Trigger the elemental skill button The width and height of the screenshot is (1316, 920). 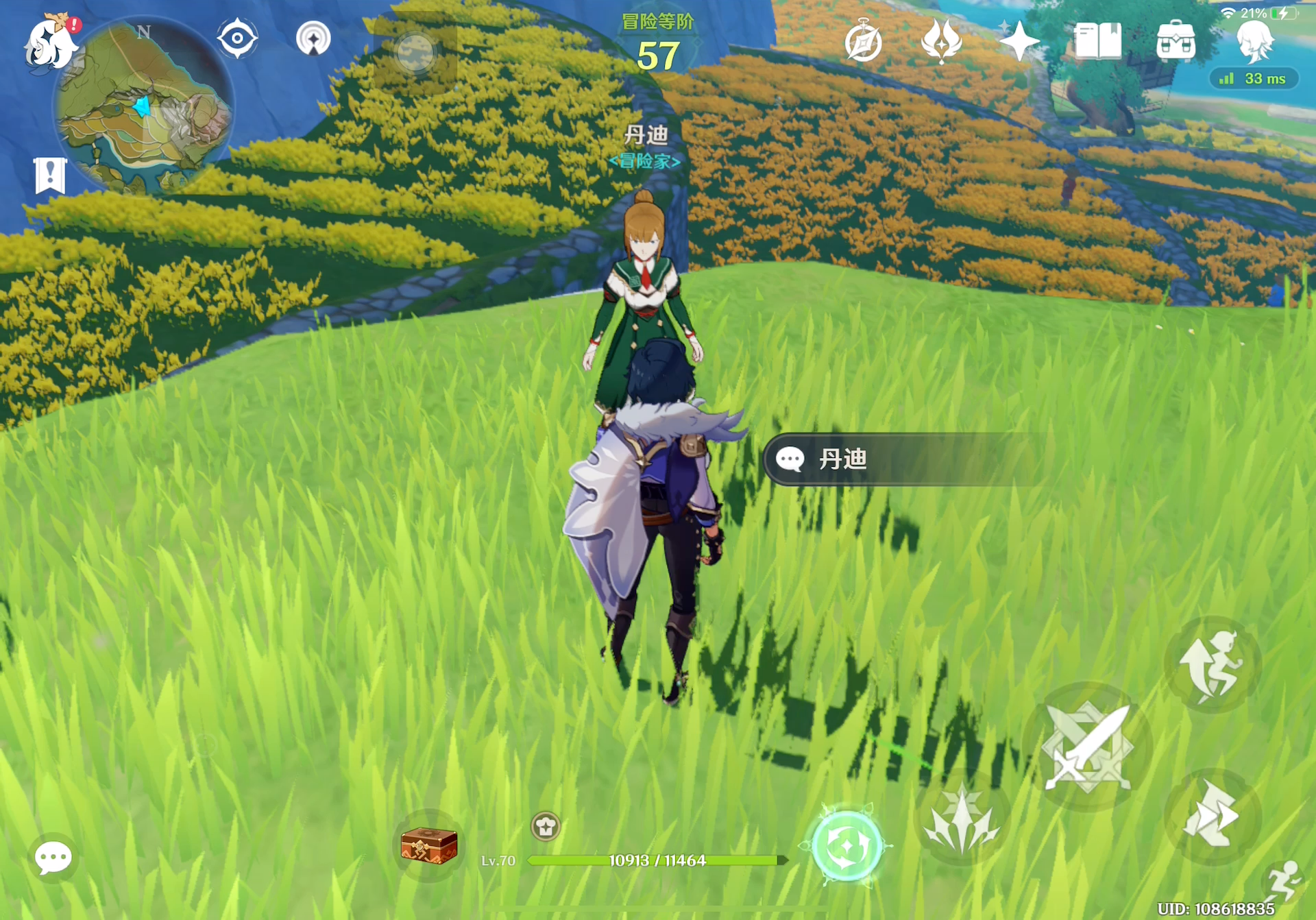(961, 819)
